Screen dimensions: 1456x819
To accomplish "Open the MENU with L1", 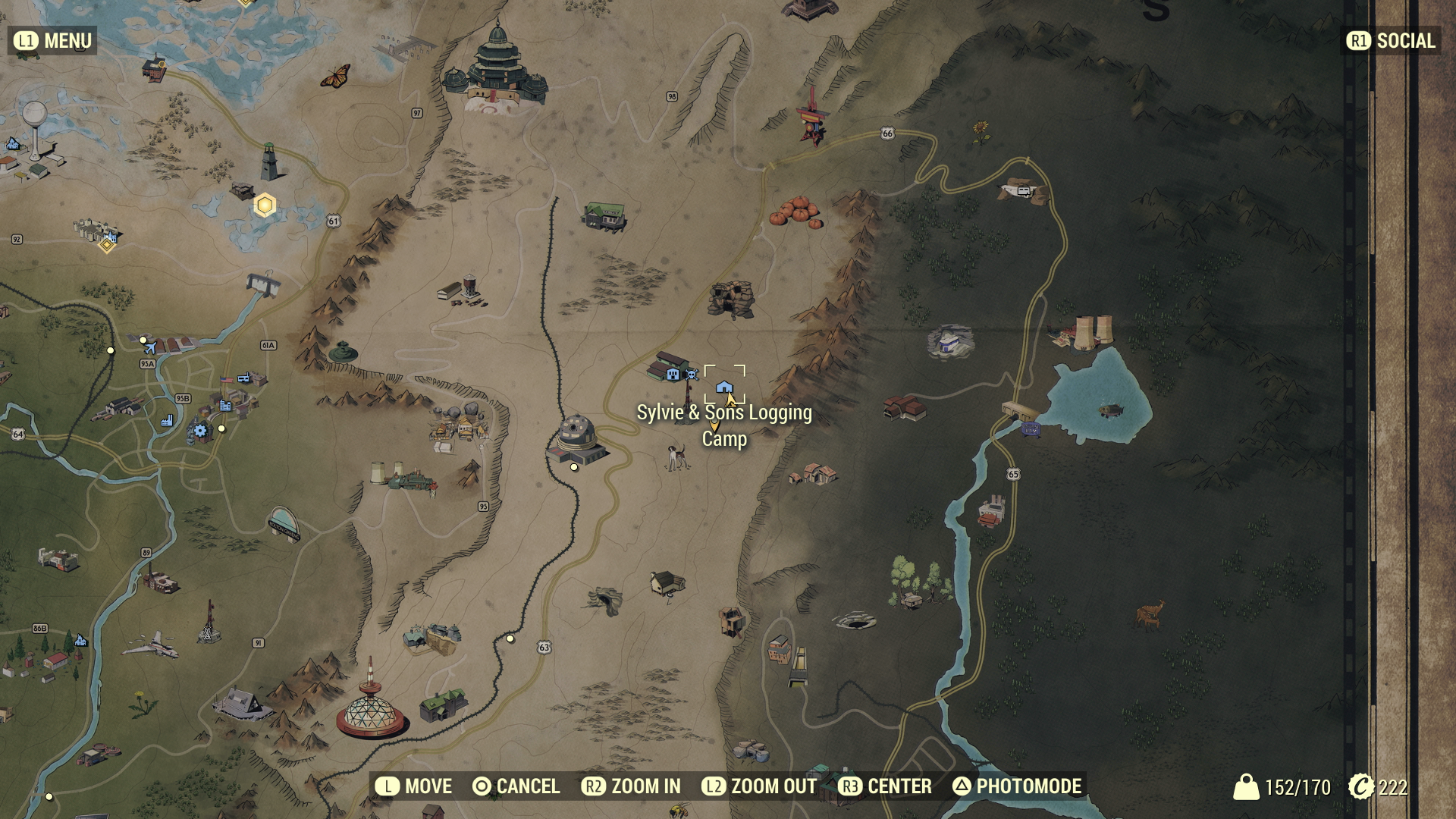I will 50,42.
